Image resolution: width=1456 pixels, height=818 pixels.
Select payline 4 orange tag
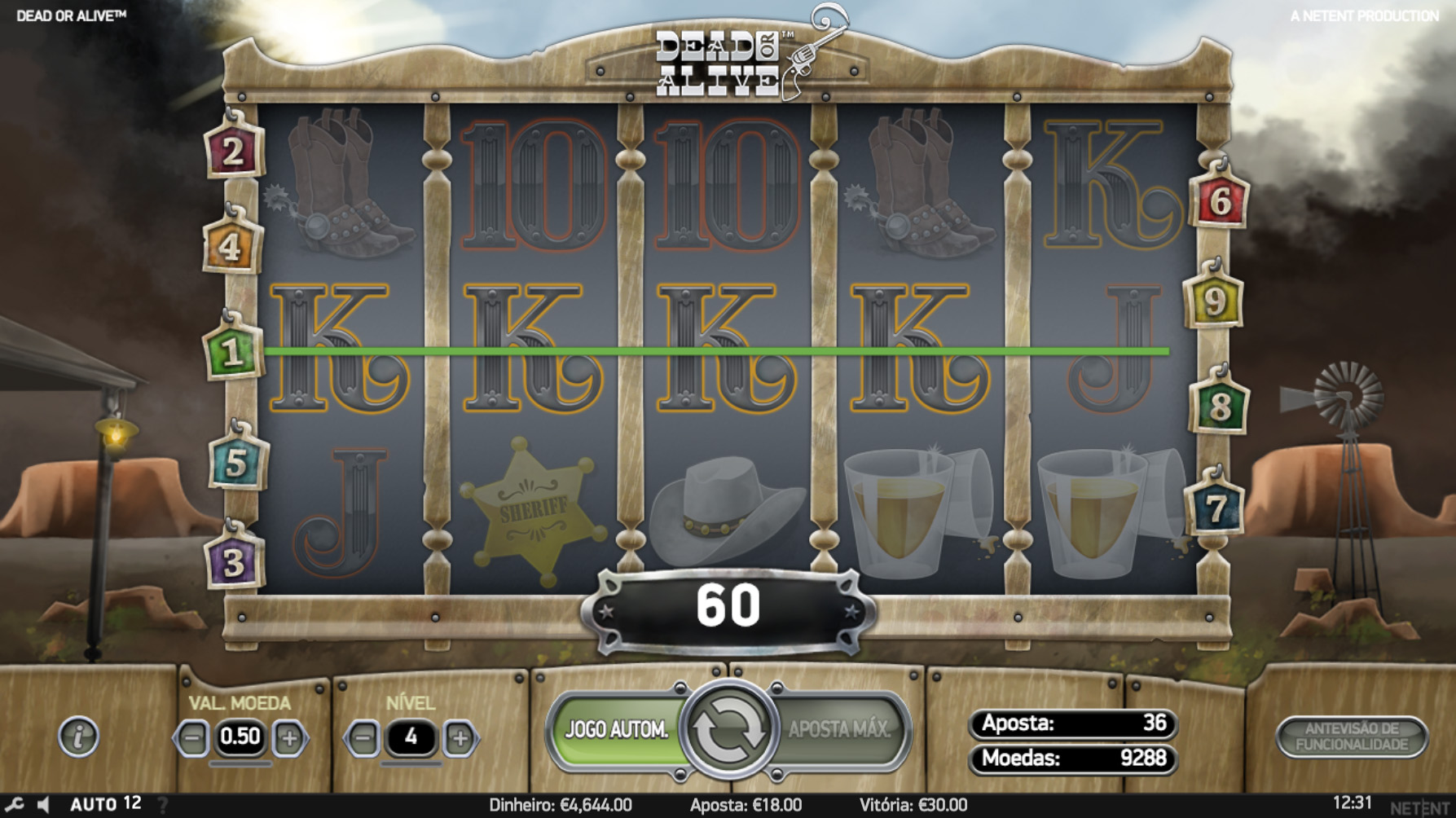[x=231, y=245]
